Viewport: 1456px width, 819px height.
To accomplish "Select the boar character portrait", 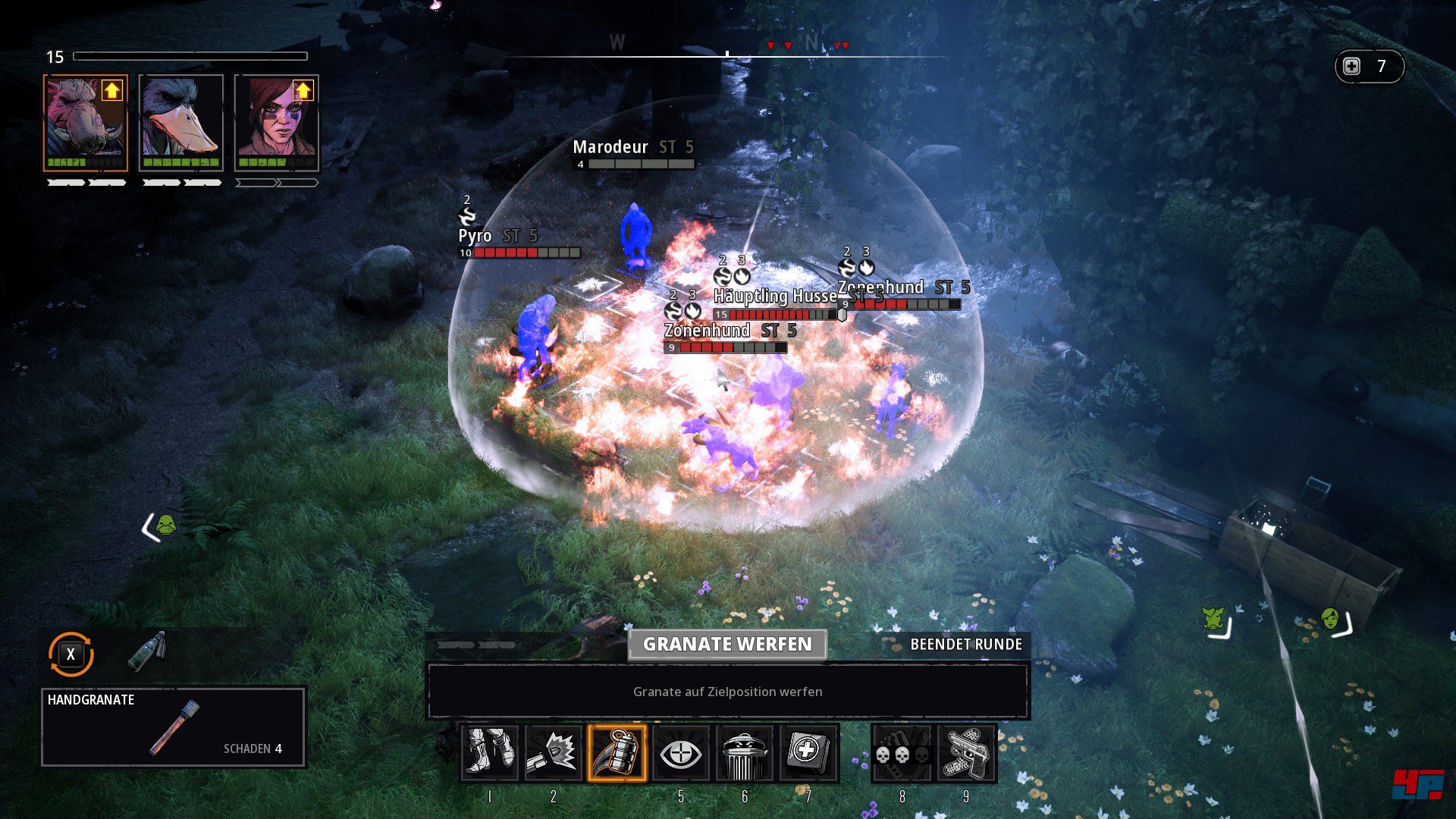I will [x=85, y=123].
